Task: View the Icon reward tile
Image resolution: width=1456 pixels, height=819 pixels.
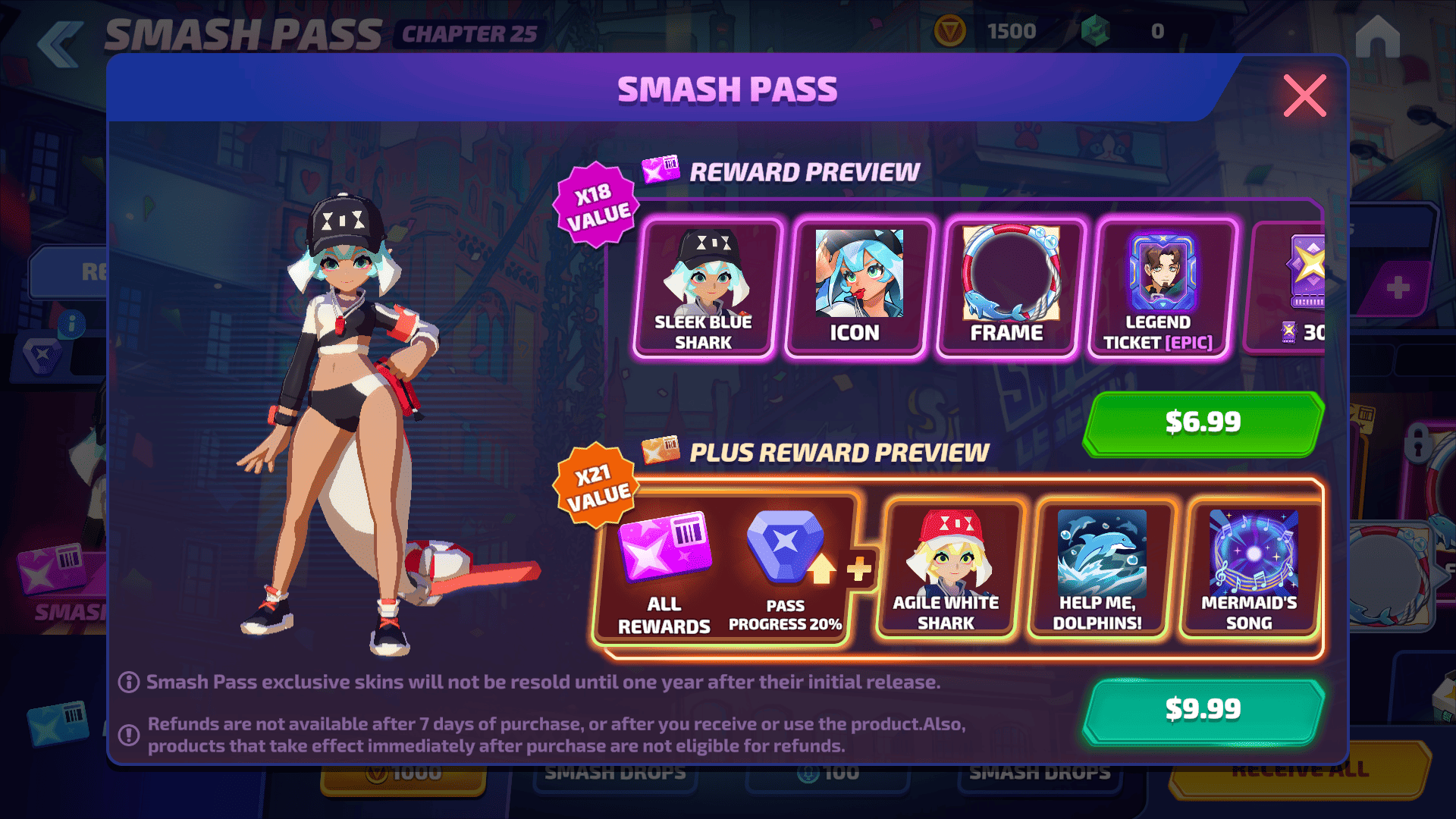Action: pos(857,288)
